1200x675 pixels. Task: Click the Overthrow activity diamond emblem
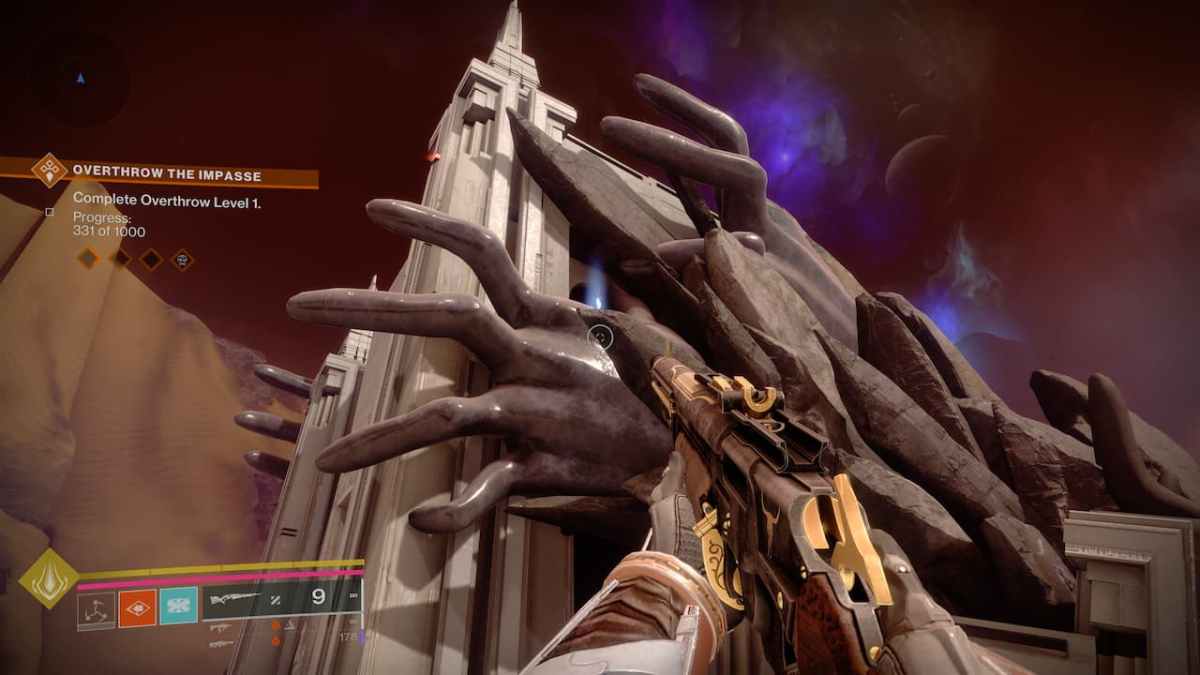click(x=49, y=170)
